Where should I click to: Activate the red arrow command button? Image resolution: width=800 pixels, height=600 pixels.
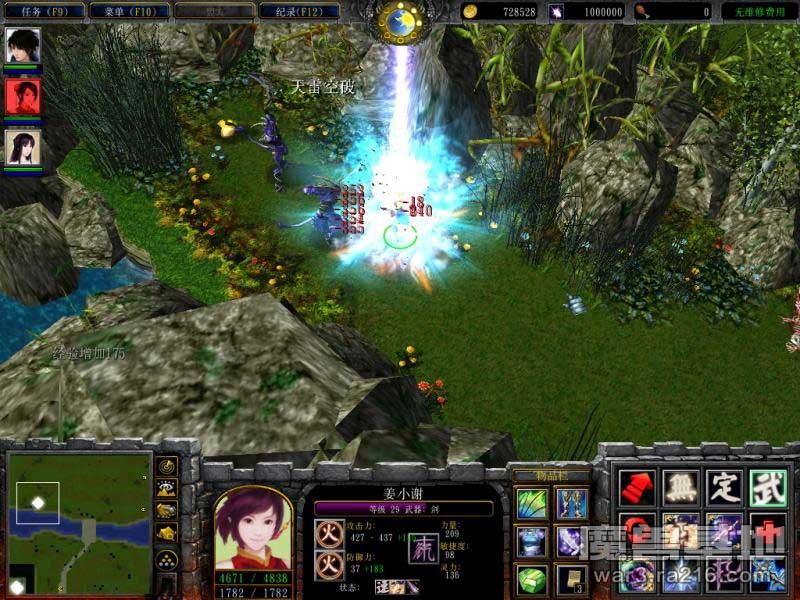[637, 487]
